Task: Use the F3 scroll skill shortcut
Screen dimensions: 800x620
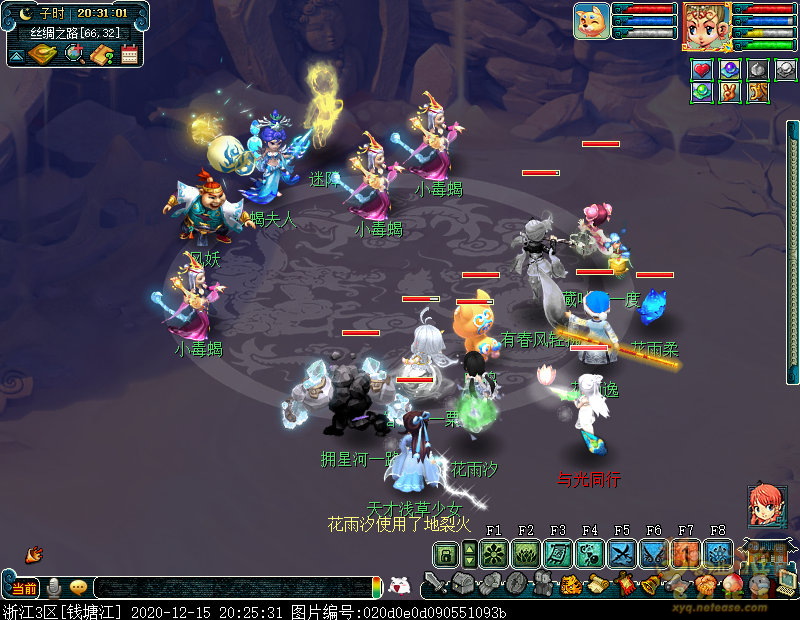Action: coord(557,553)
